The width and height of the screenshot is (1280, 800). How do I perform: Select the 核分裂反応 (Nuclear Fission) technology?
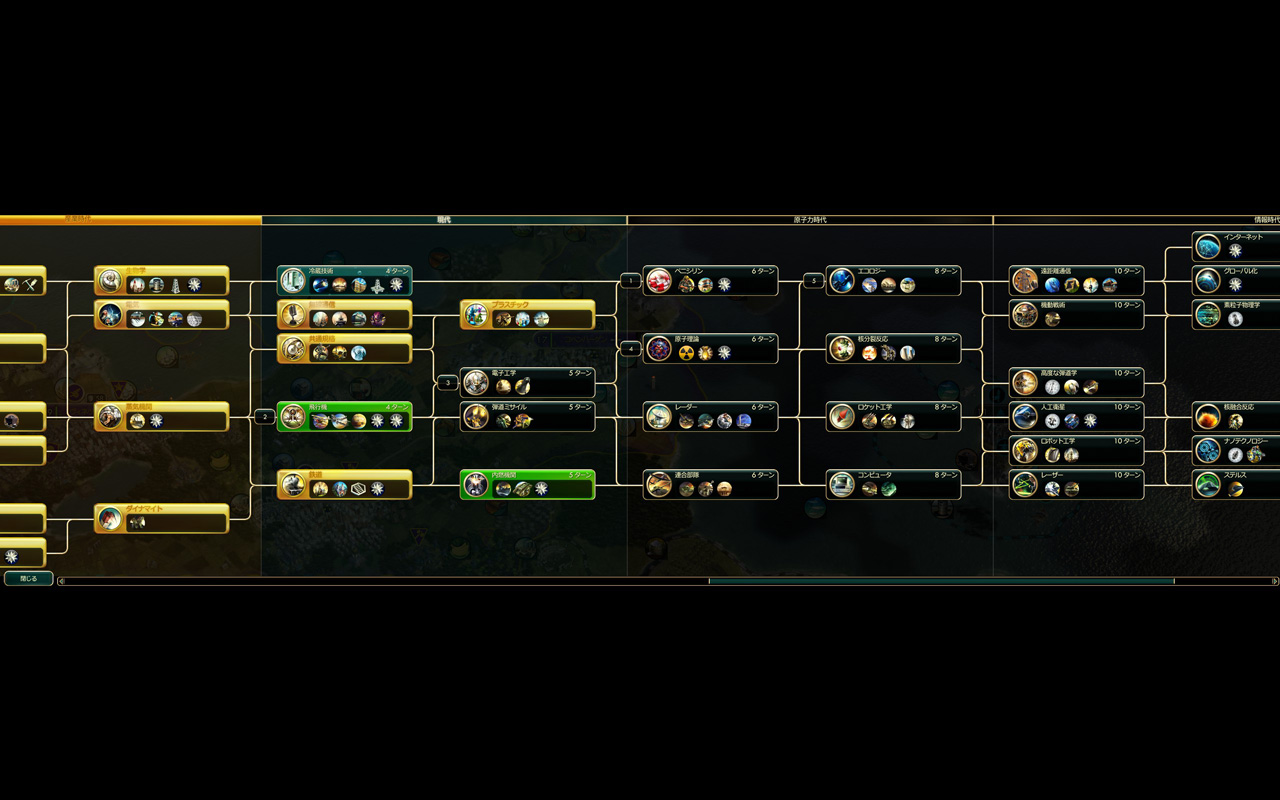point(893,348)
